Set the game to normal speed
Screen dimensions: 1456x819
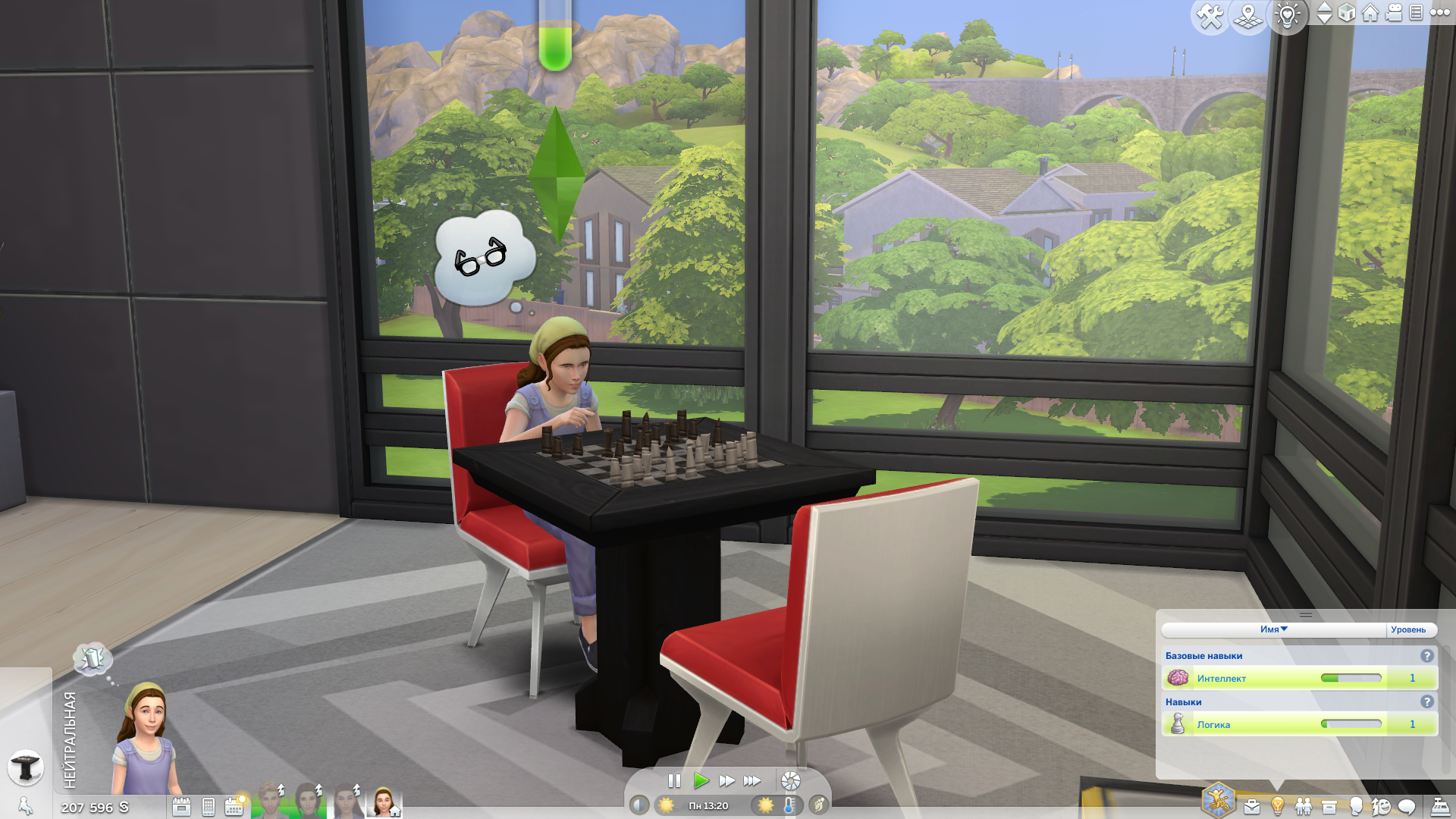(701, 780)
